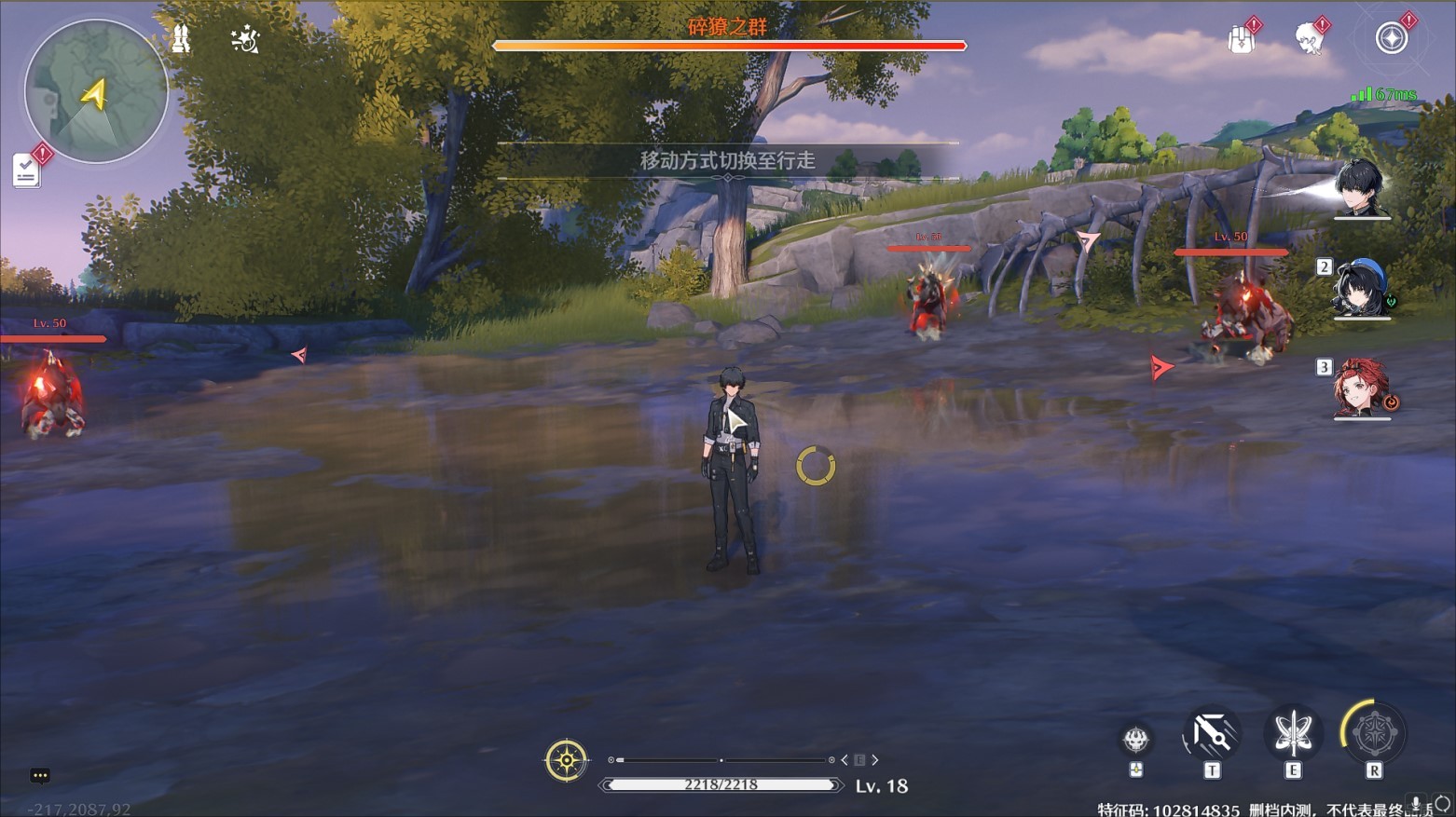This screenshot has width=1456, height=817.
Task: Select the active dark-haired character portrait
Action: 1360,189
